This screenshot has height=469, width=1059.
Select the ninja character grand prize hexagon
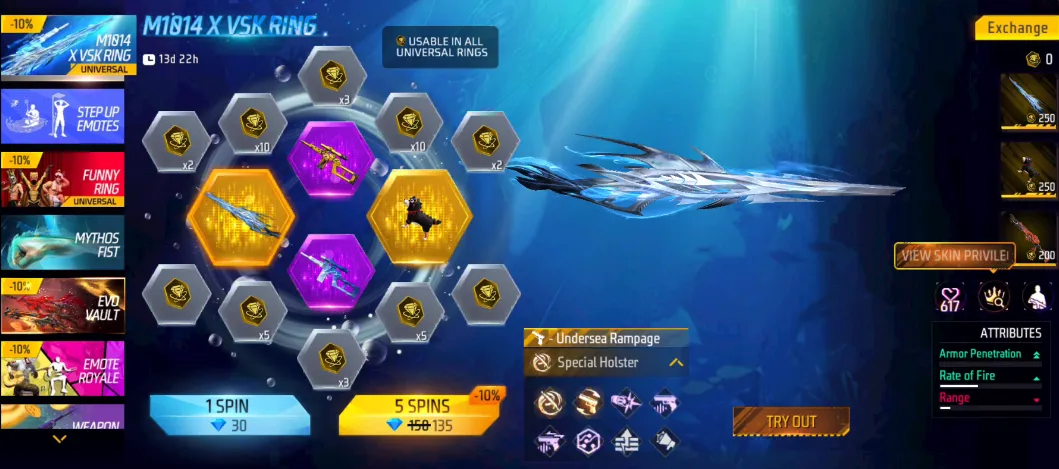pyautogui.click(x=419, y=216)
